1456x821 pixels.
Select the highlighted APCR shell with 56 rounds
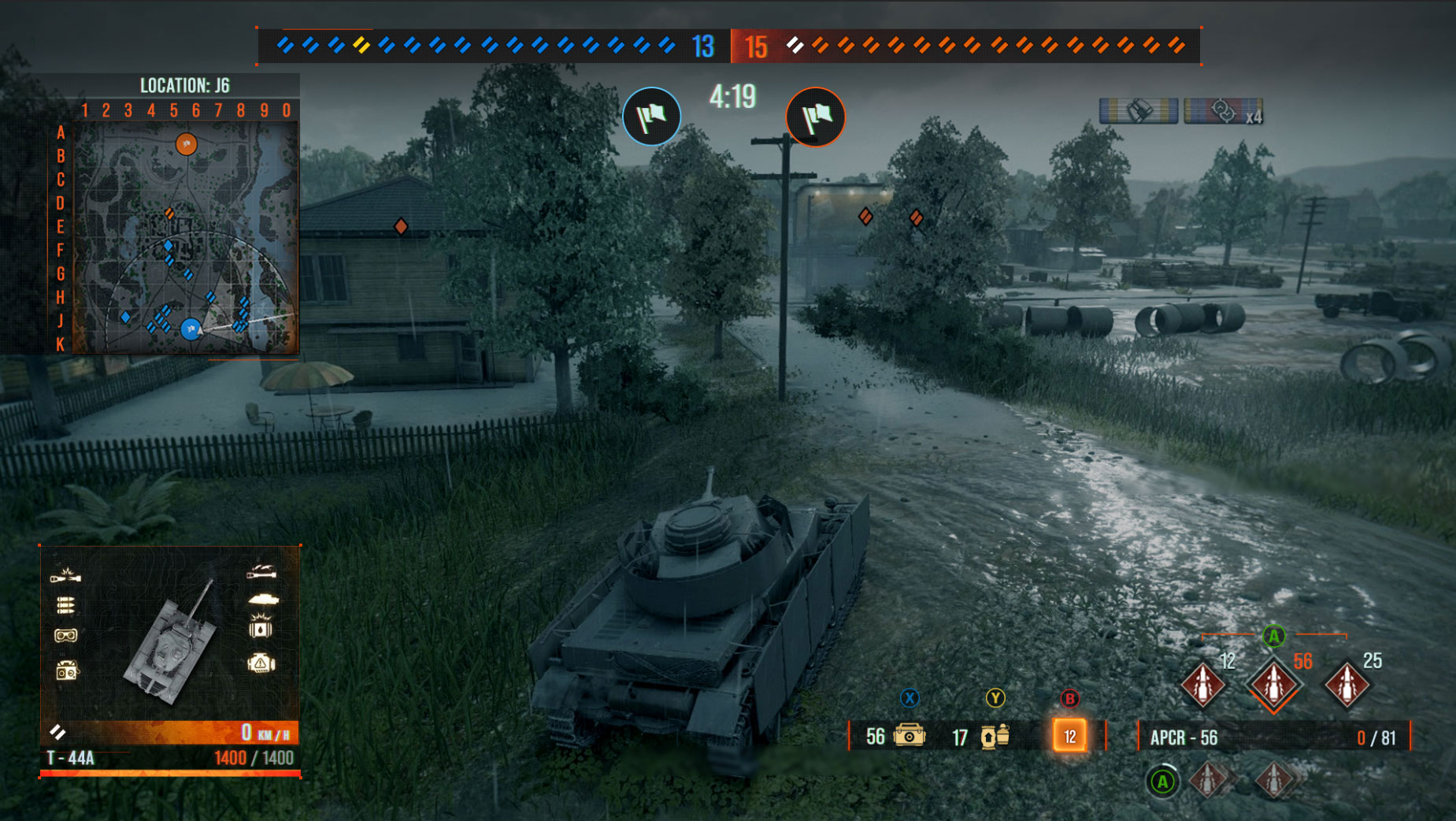point(1273,684)
